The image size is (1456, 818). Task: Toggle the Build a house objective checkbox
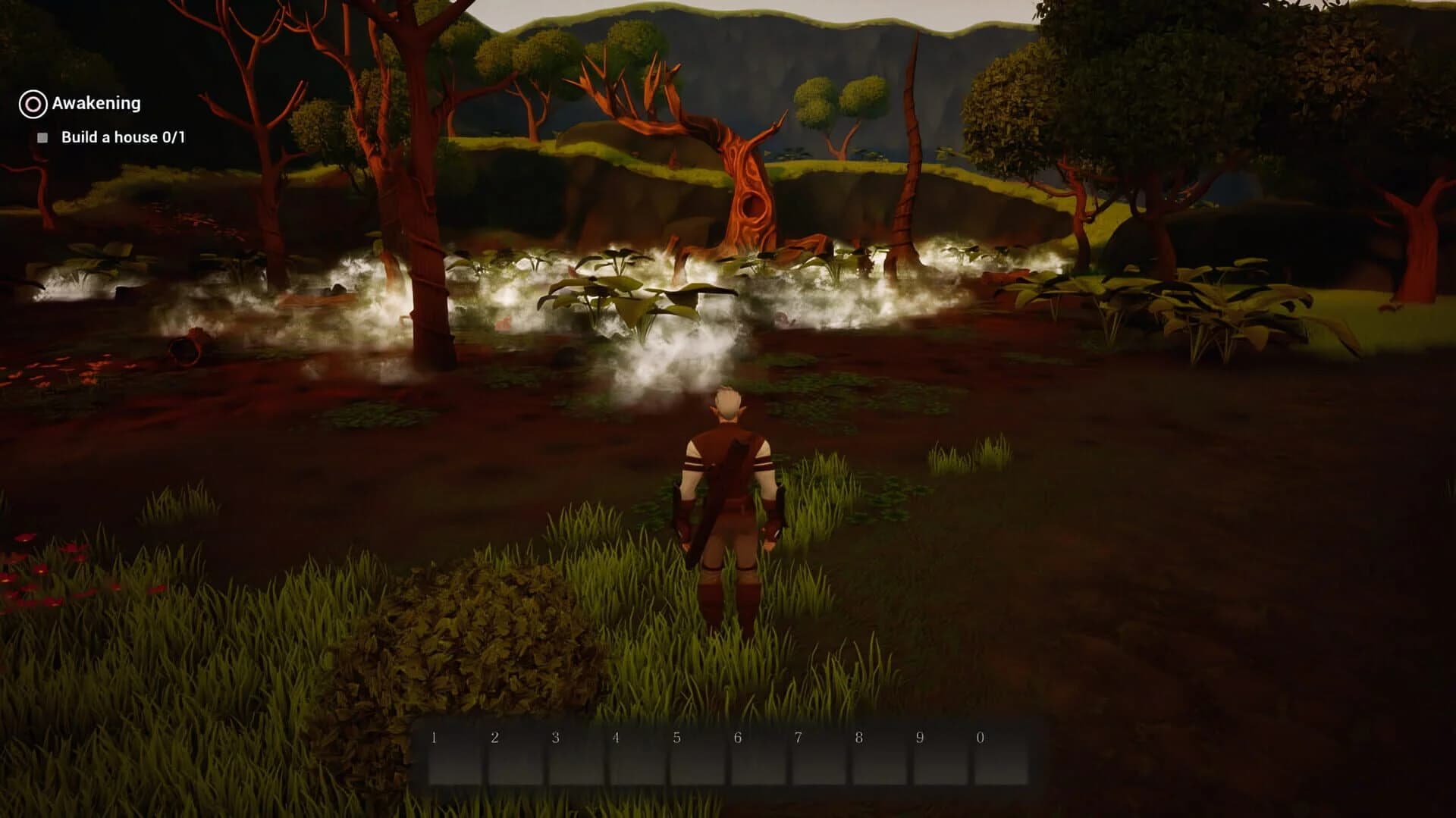coord(43,137)
